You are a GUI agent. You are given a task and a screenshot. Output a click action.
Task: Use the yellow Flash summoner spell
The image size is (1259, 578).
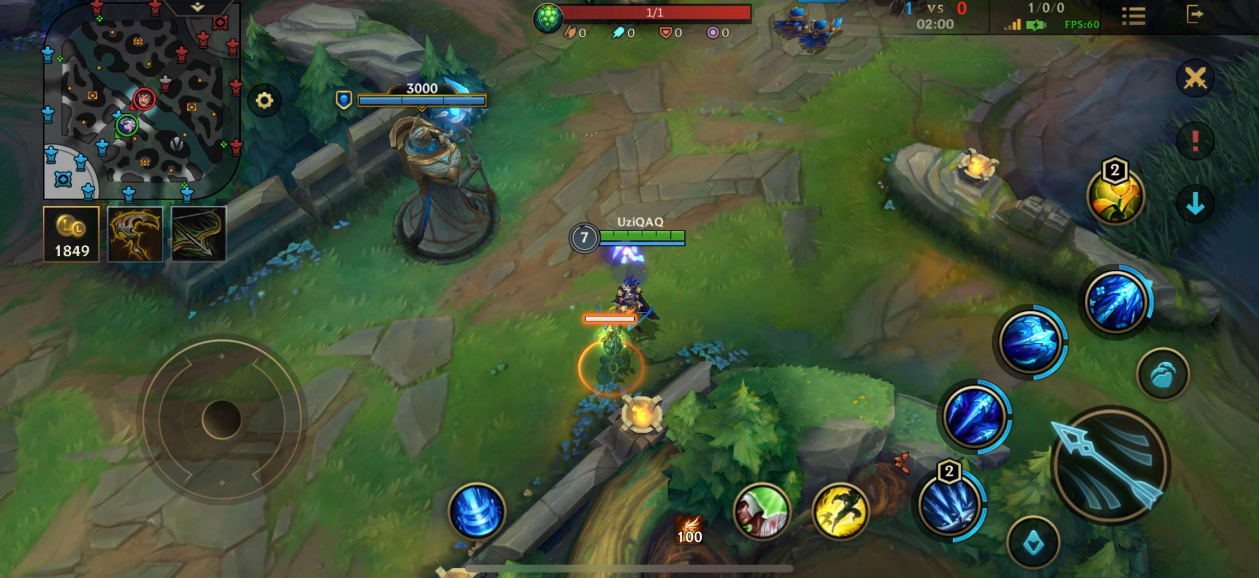tap(839, 511)
